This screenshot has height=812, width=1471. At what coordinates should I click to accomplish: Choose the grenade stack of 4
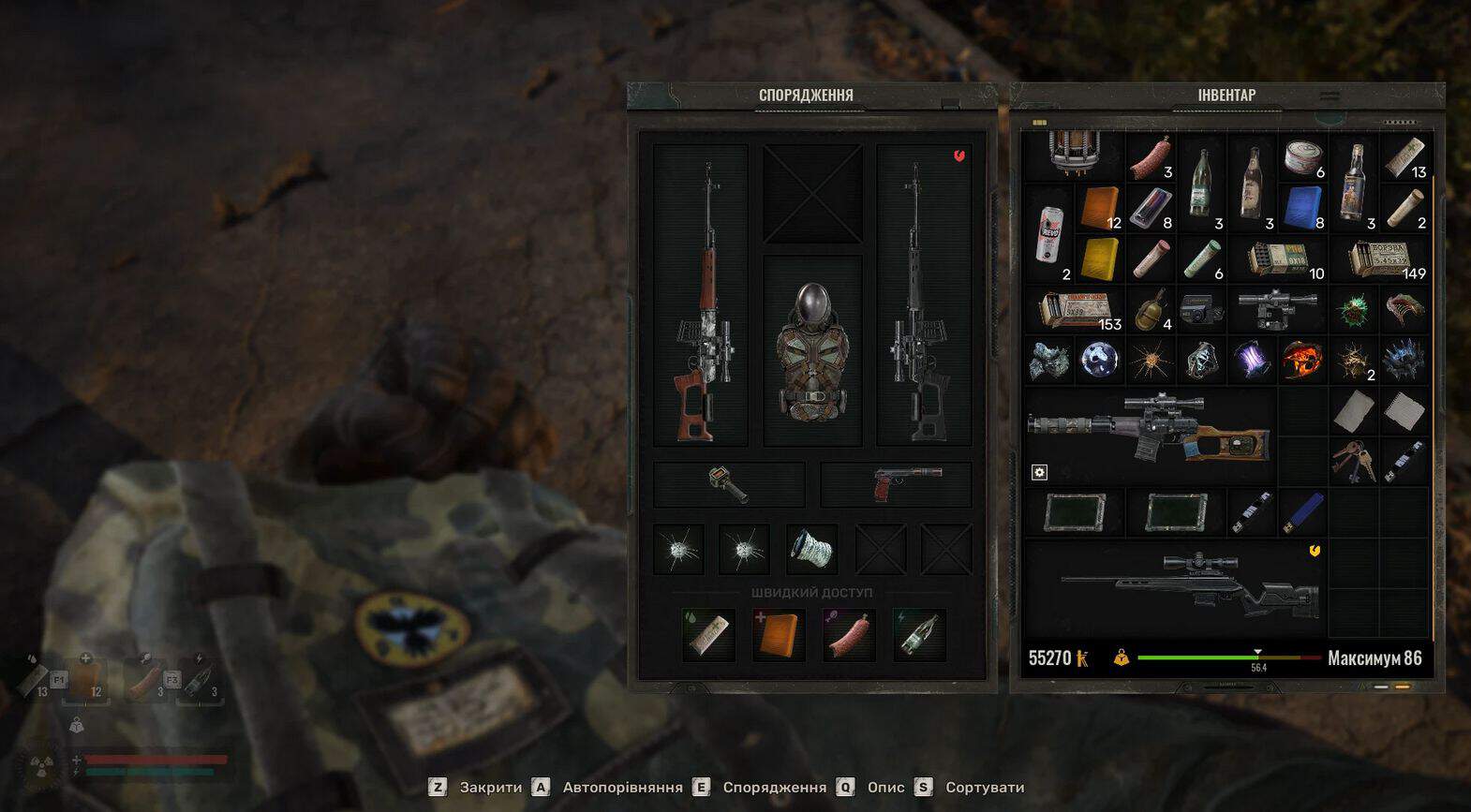click(1152, 310)
